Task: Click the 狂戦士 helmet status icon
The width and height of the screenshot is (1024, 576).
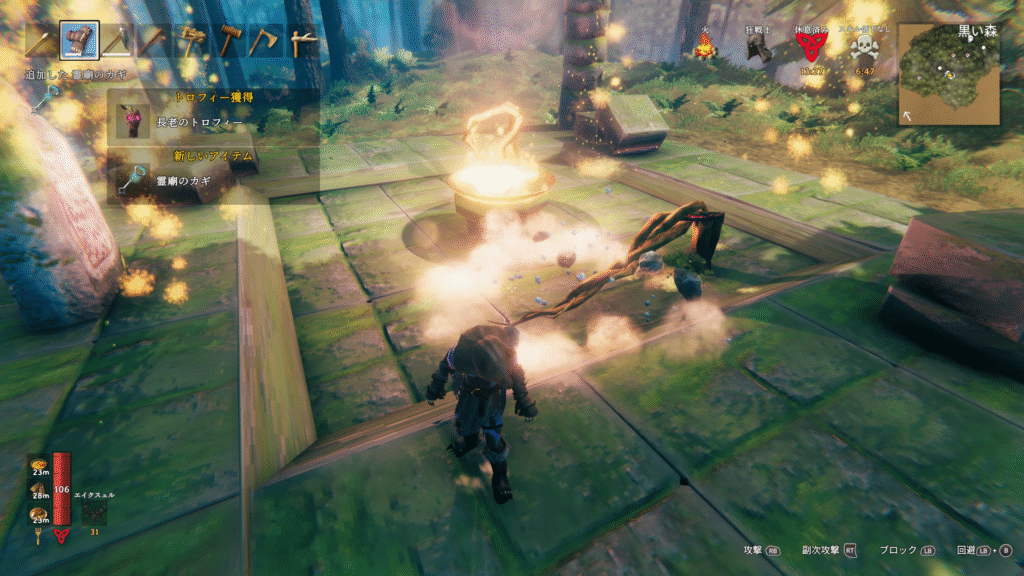Action: point(760,50)
